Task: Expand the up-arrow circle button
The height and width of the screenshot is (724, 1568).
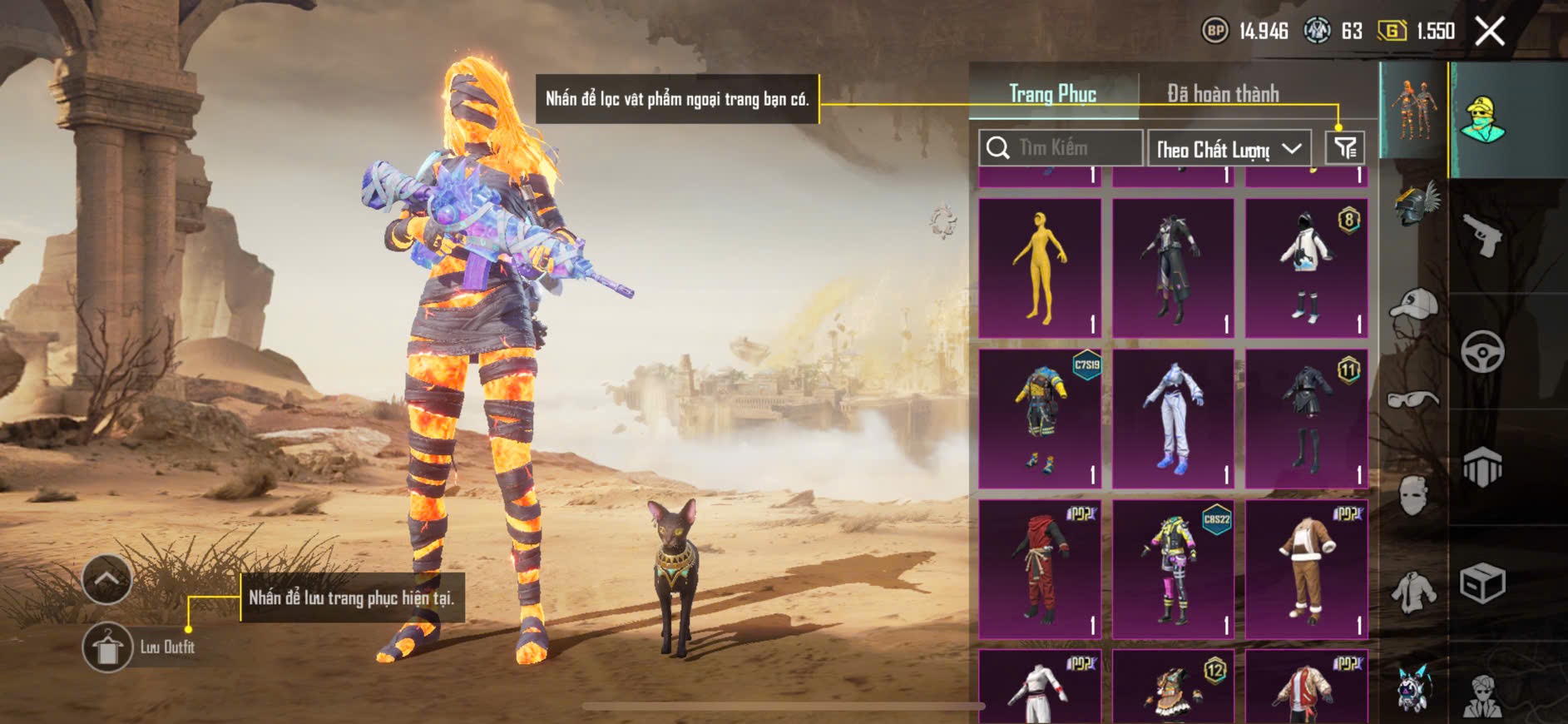Action: click(x=106, y=579)
